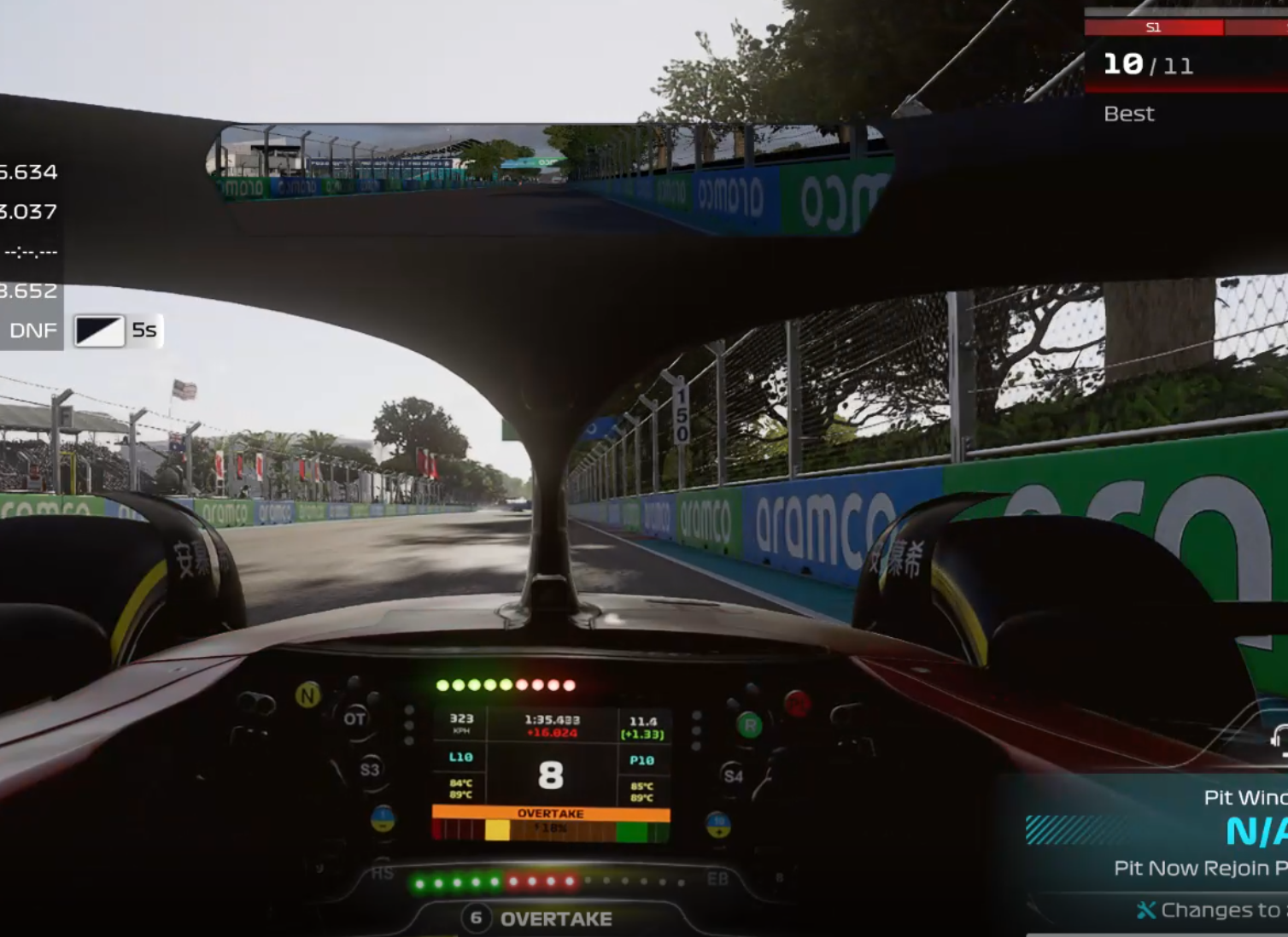Click the ERS charge bar showing 18%

551,828
